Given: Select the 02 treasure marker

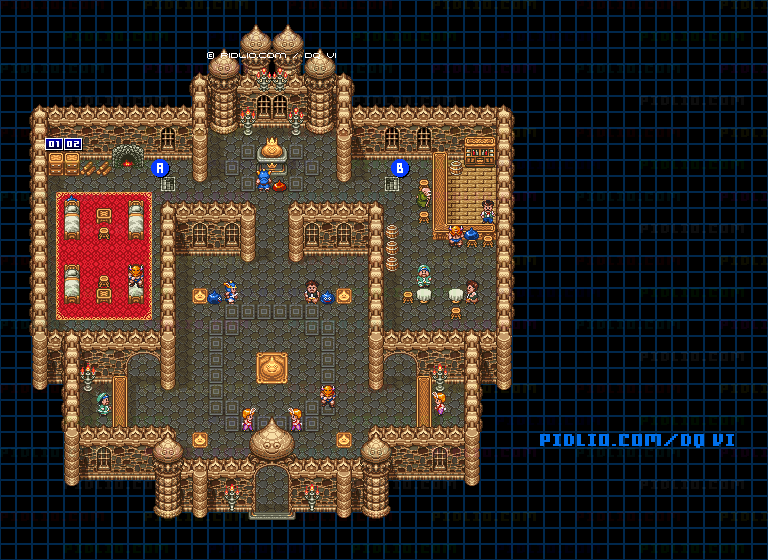Looking at the screenshot, I should pyautogui.click(x=73, y=144).
